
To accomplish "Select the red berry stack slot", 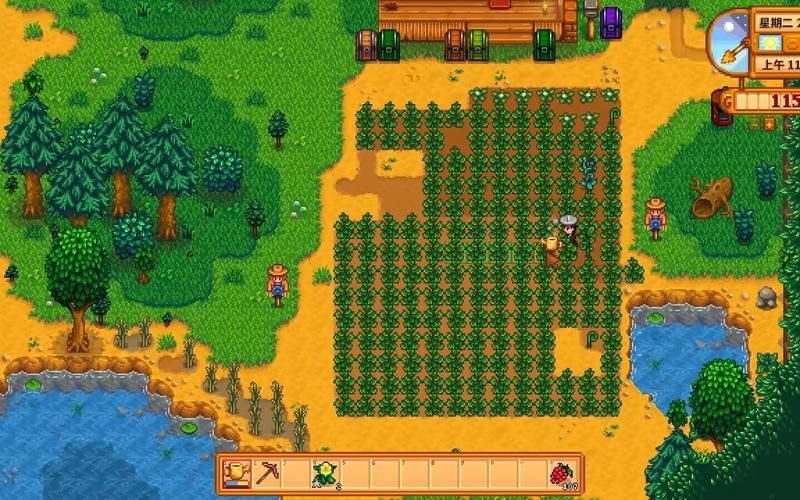I will coord(564,473).
